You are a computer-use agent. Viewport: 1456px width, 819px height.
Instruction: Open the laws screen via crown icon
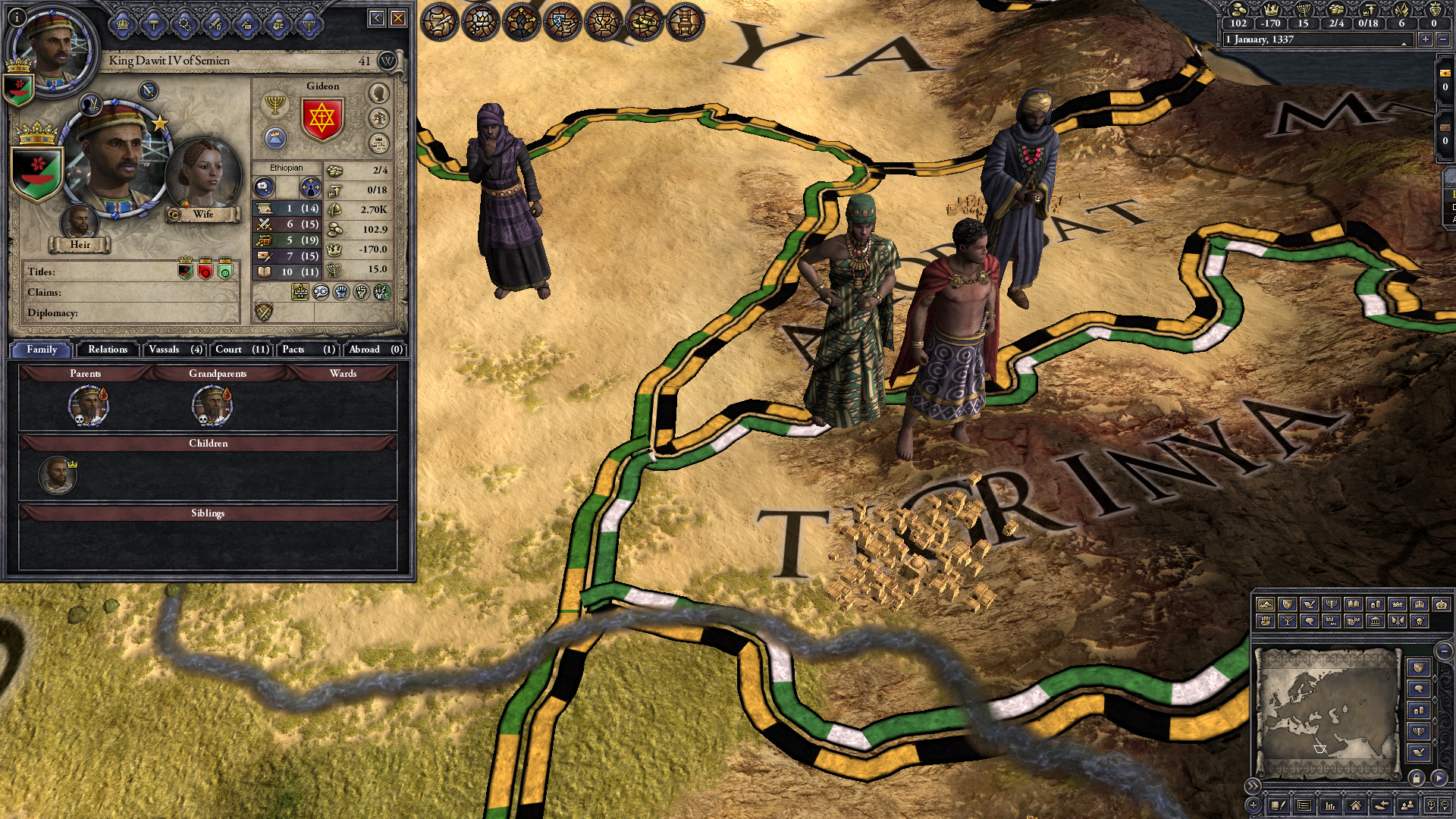[x=122, y=24]
